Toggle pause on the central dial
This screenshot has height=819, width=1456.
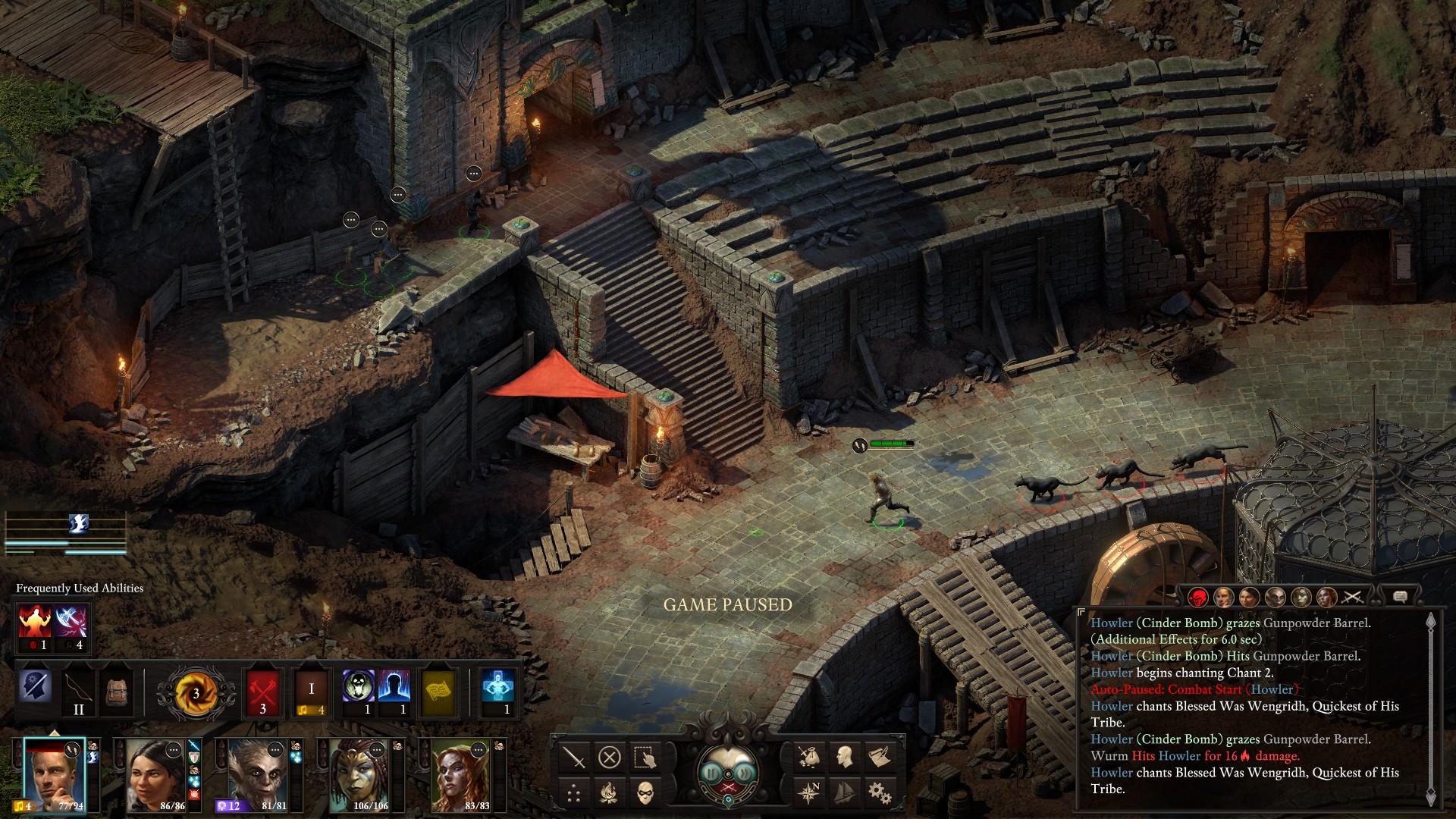(711, 773)
